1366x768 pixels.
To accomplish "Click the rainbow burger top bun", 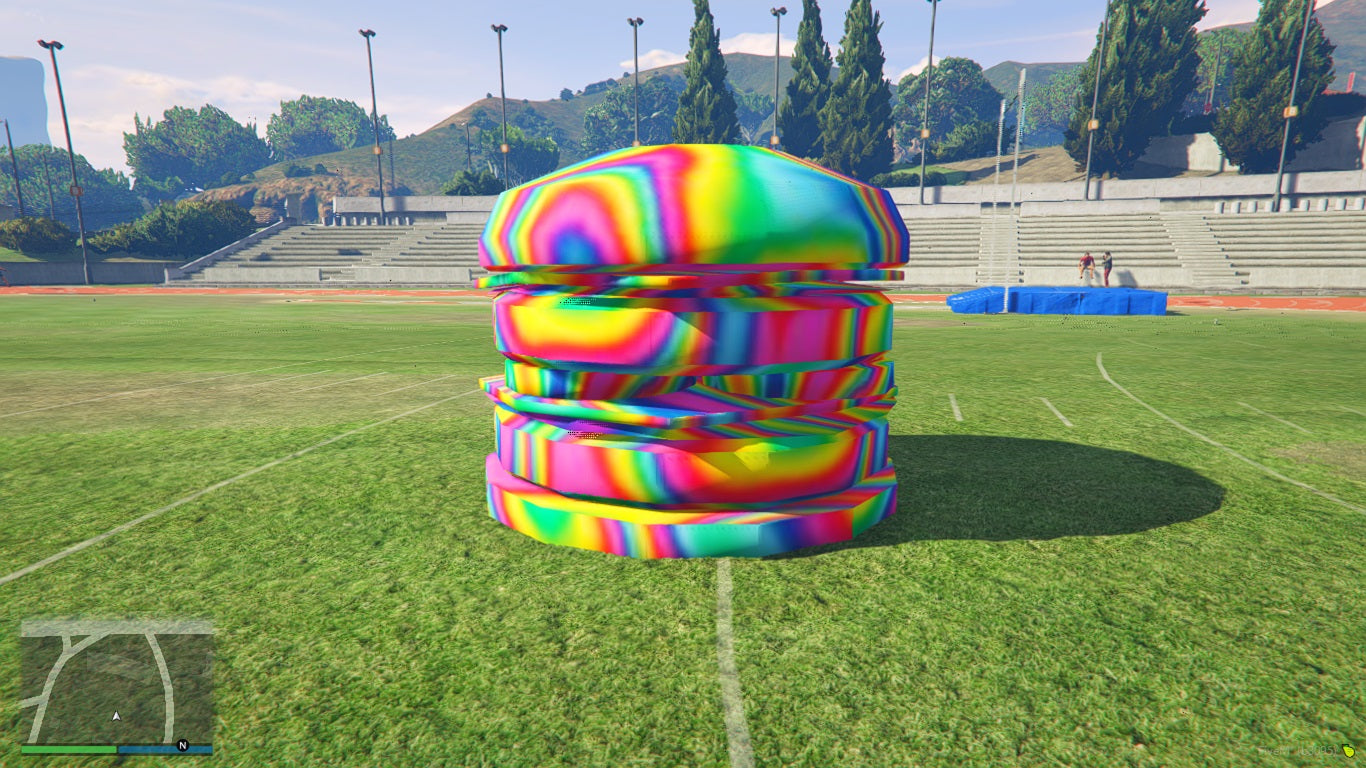I will (695, 210).
